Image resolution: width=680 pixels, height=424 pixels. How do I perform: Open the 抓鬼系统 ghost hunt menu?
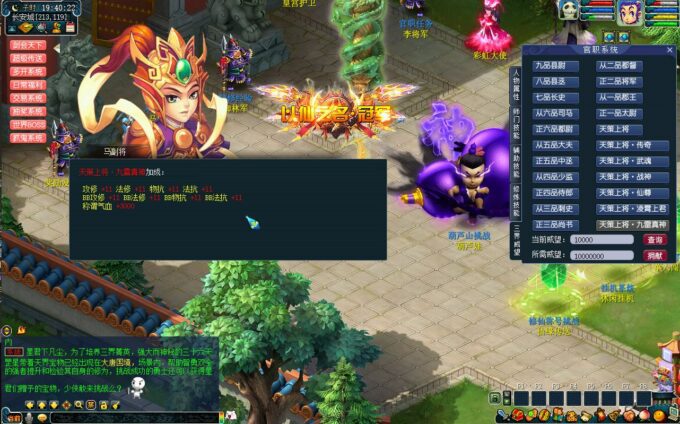click(x=28, y=136)
